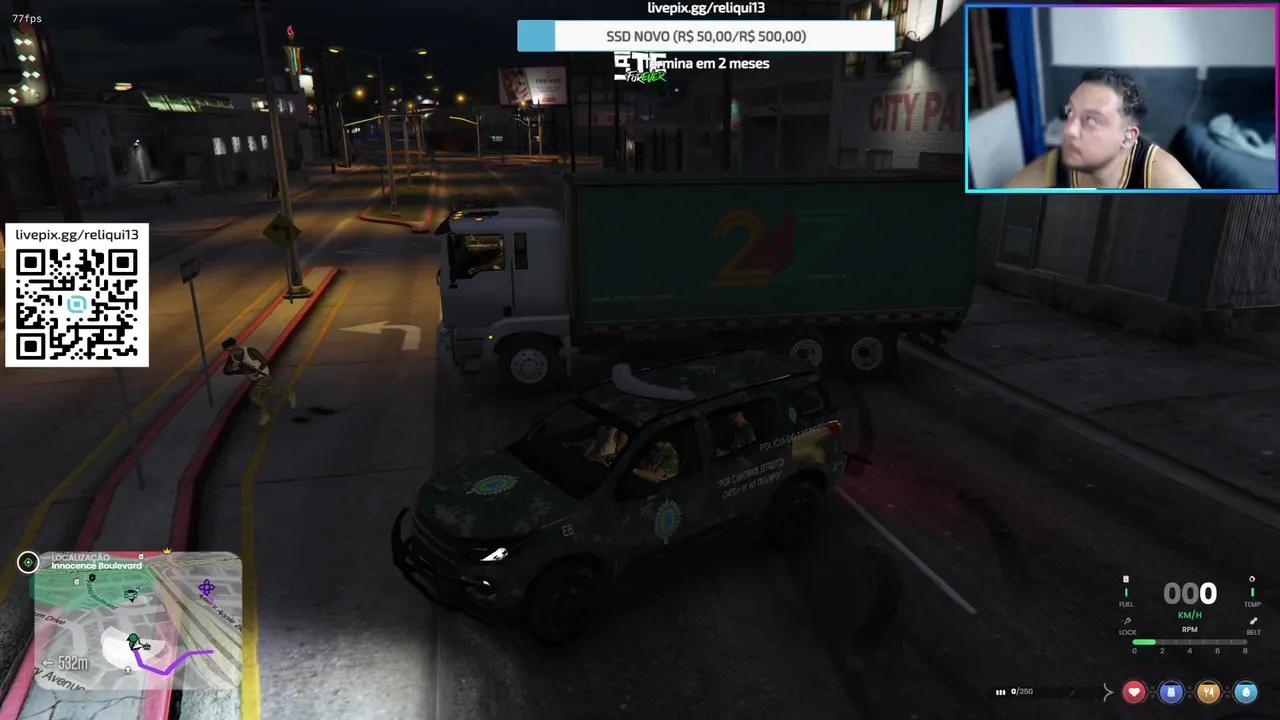Select the purple waypoint marker on the minimap

pyautogui.click(x=207, y=587)
